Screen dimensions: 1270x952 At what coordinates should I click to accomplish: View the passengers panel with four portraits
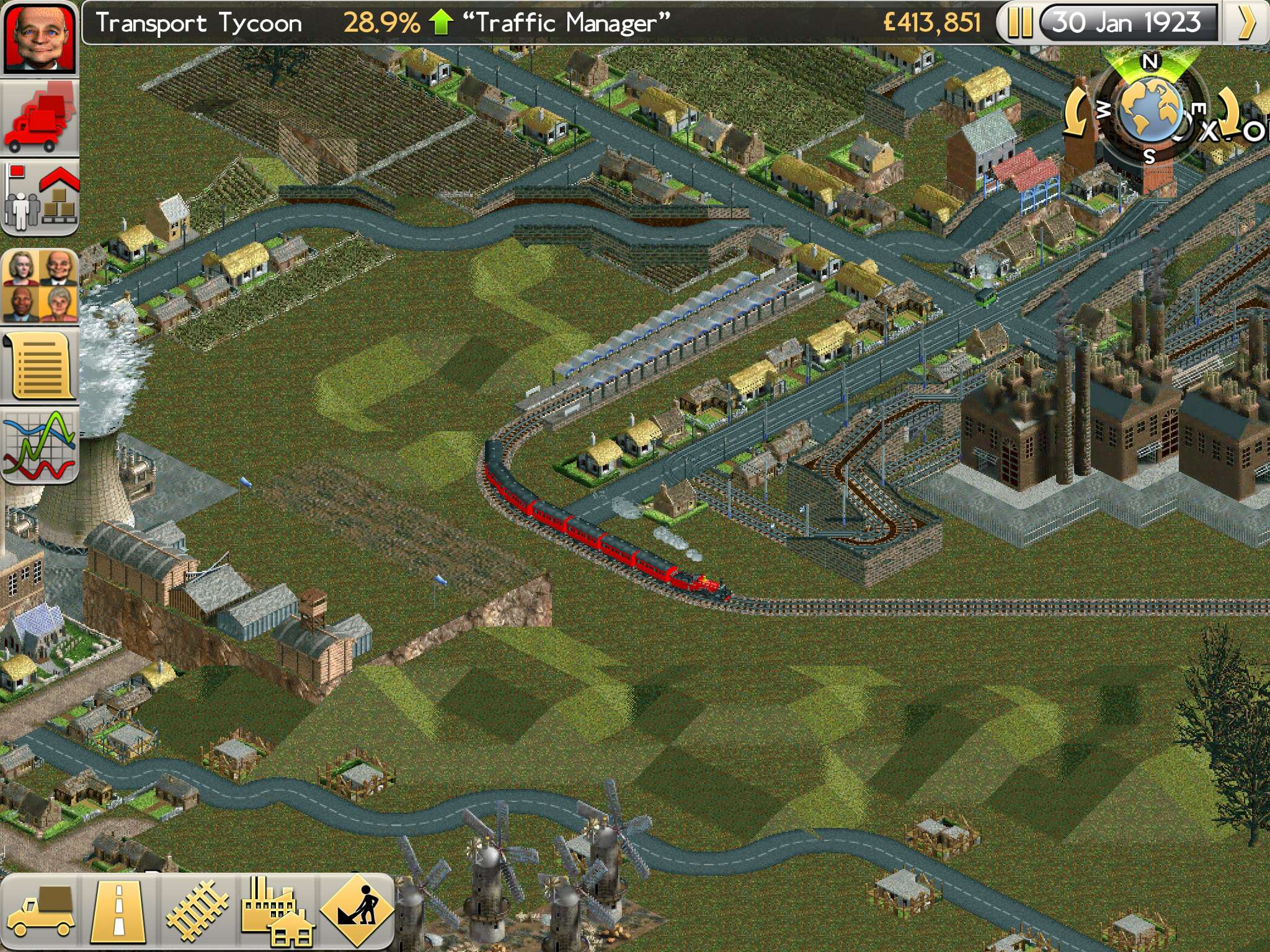[x=40, y=285]
